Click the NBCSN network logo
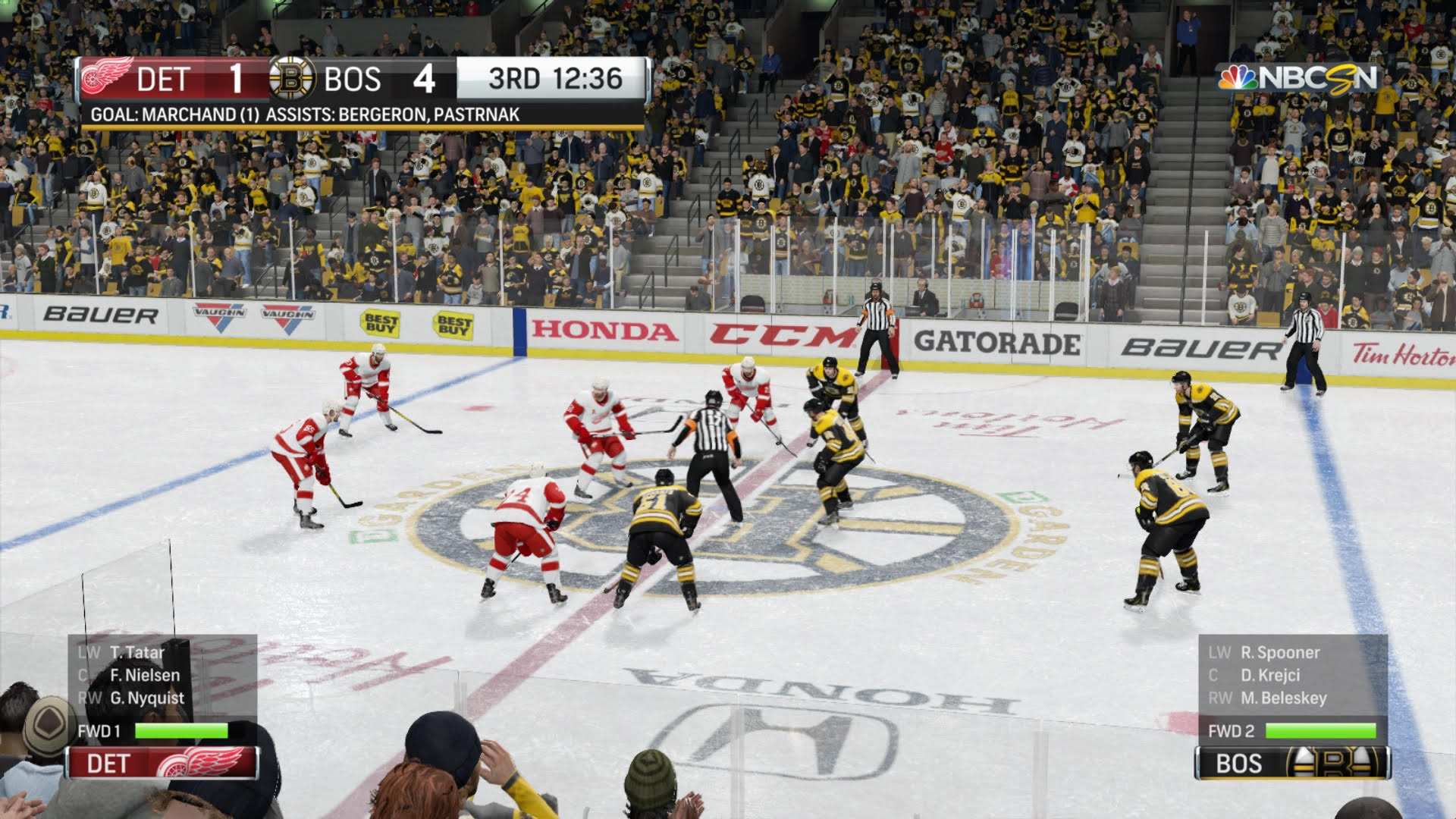Screen dimensions: 1456x819 tap(1298, 78)
